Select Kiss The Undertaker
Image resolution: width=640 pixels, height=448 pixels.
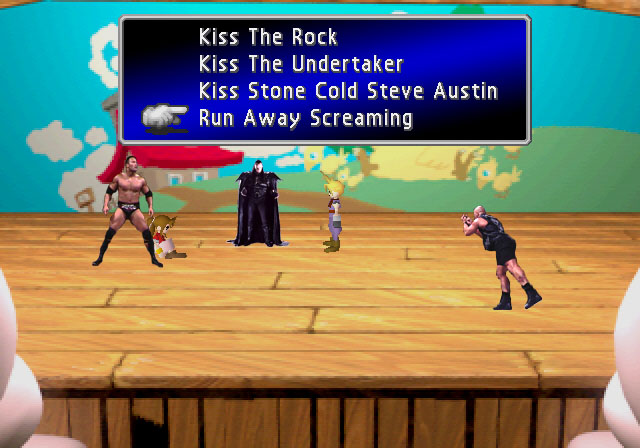click(300, 65)
